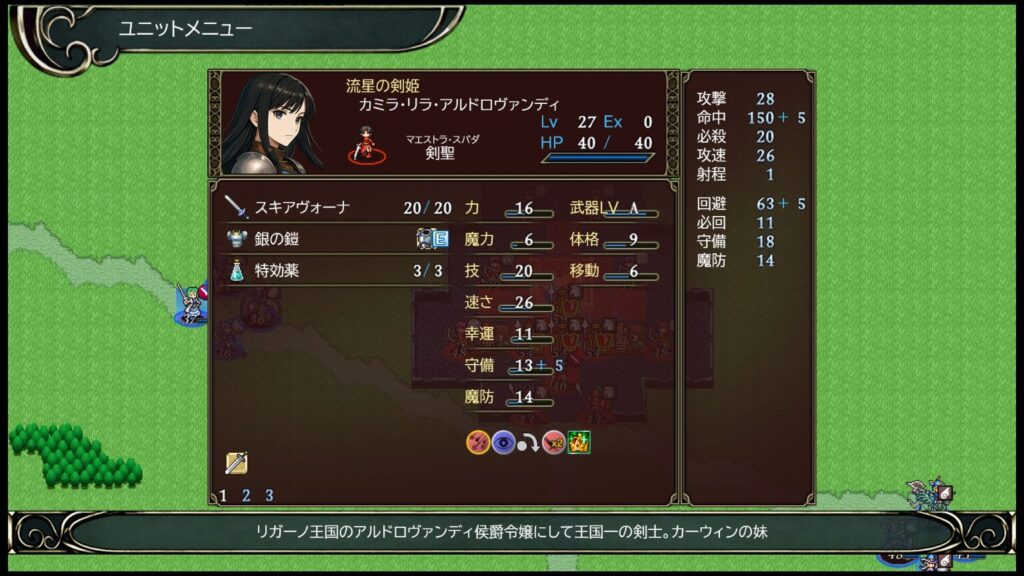
Task: Inspect the x2 sword skill icon
Action: point(553,442)
